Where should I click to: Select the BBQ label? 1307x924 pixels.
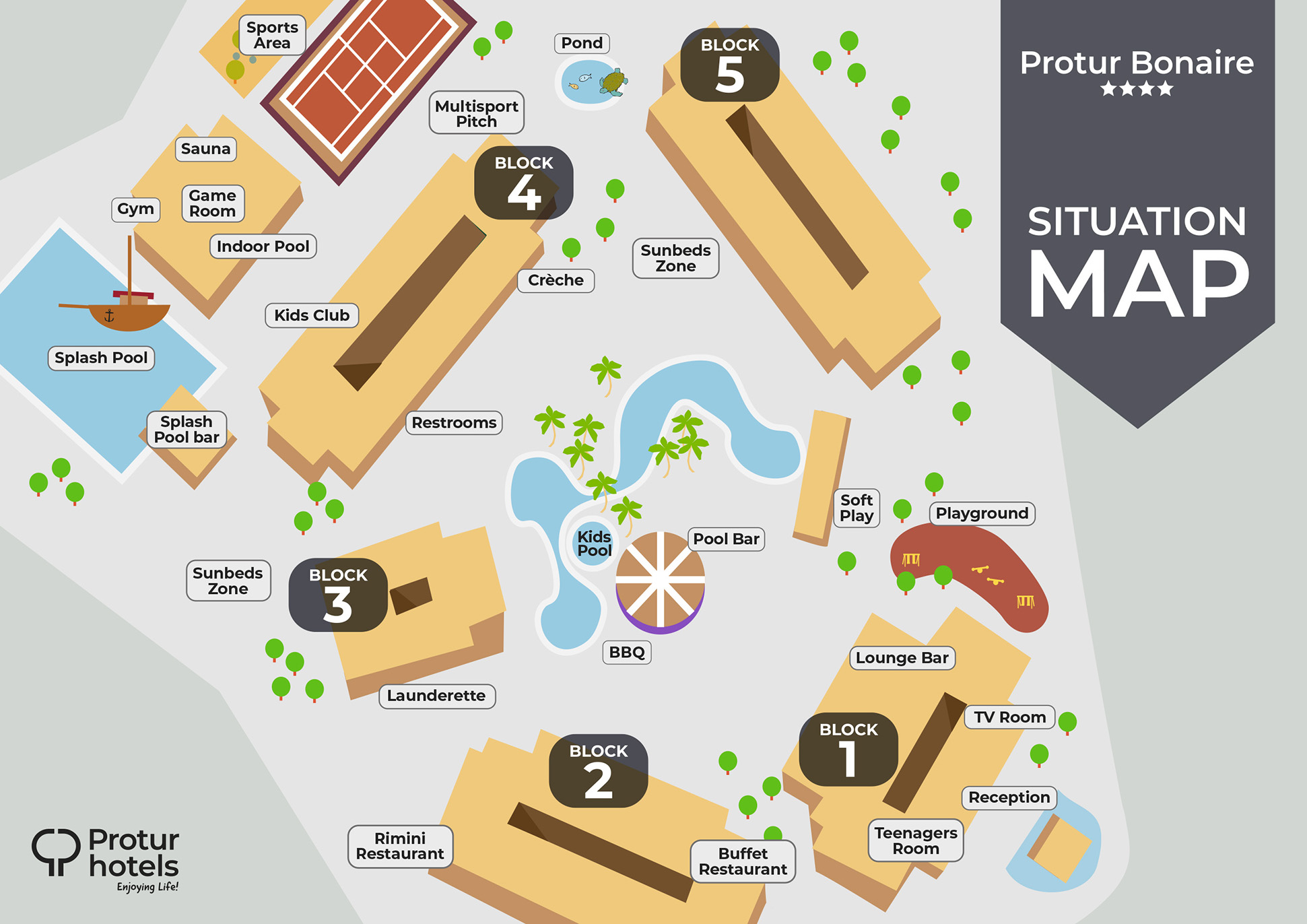pos(626,652)
